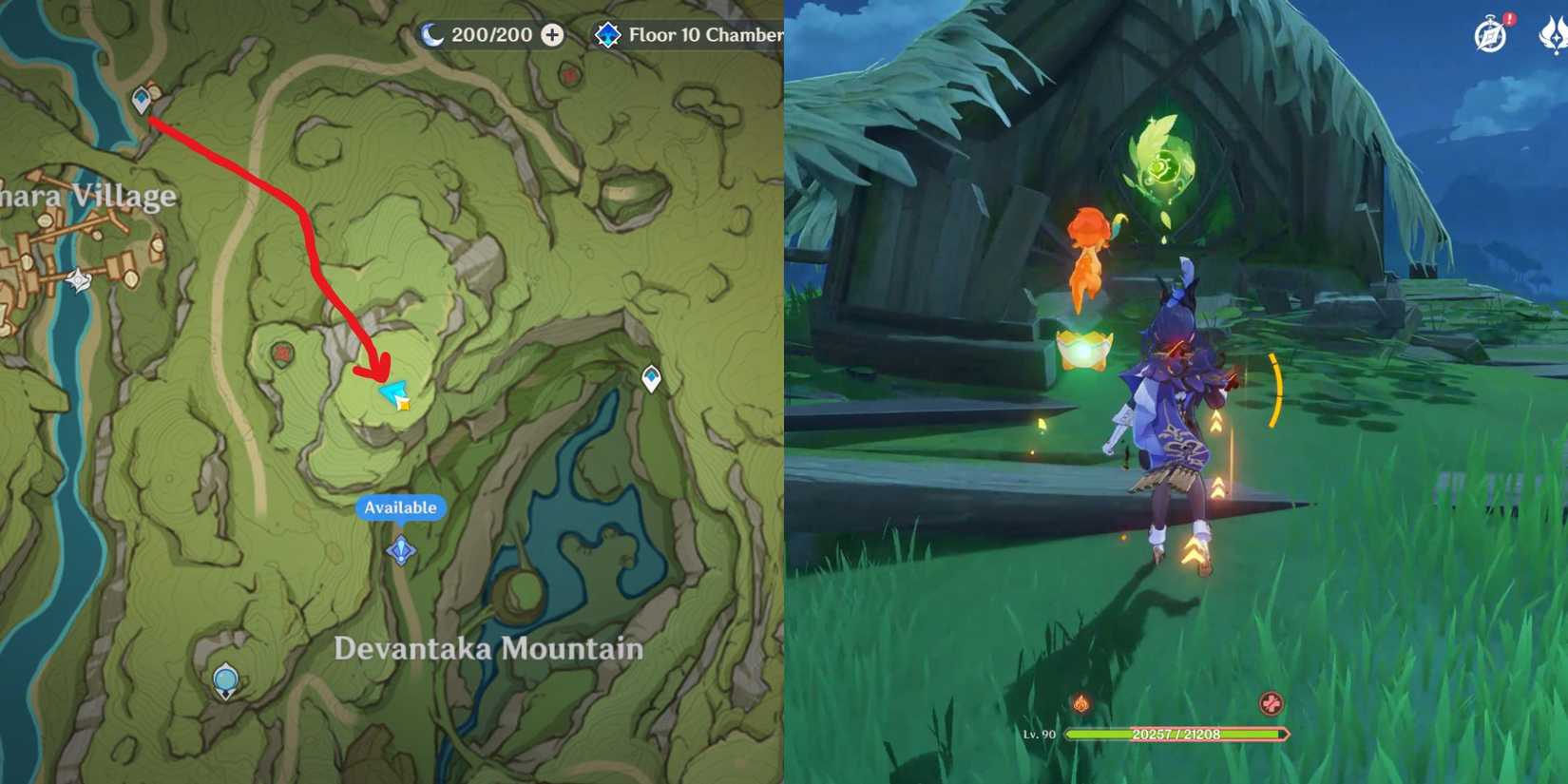Click the Original Resin crescent moon icon
The image size is (1568, 784).
tap(438, 34)
